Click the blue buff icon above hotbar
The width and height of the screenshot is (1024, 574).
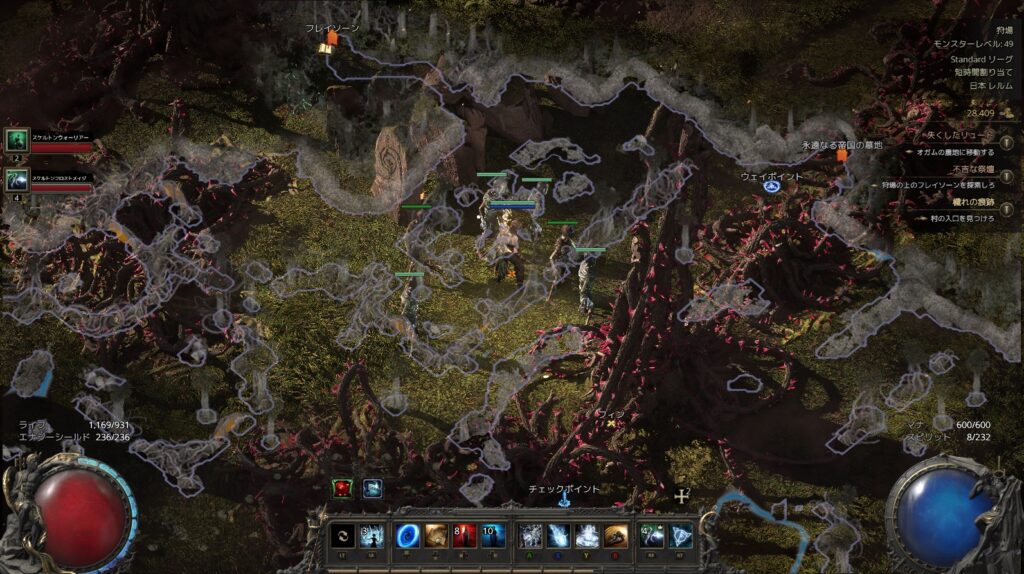point(372,488)
